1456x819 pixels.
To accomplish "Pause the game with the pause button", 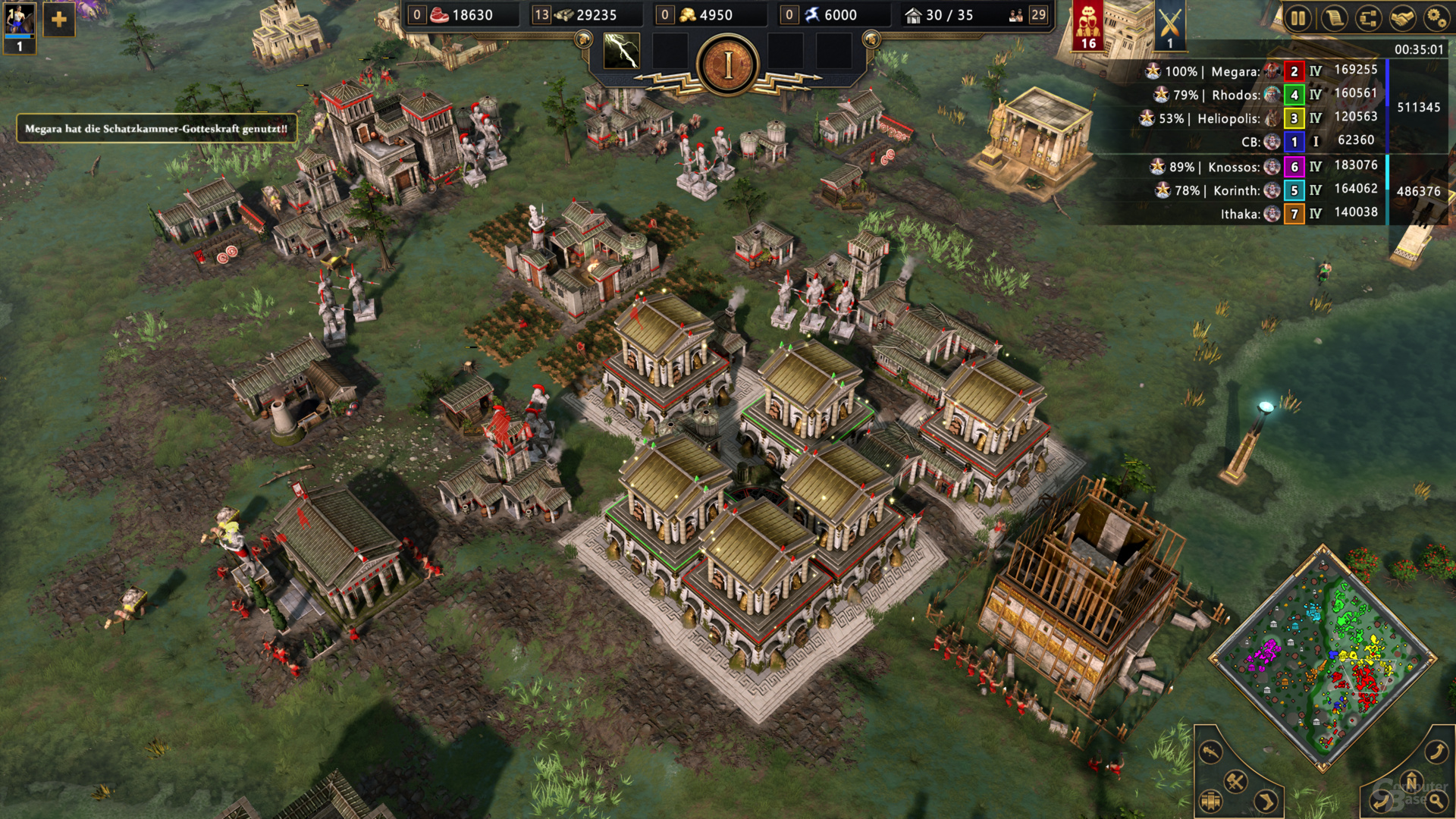I will pos(1298,17).
